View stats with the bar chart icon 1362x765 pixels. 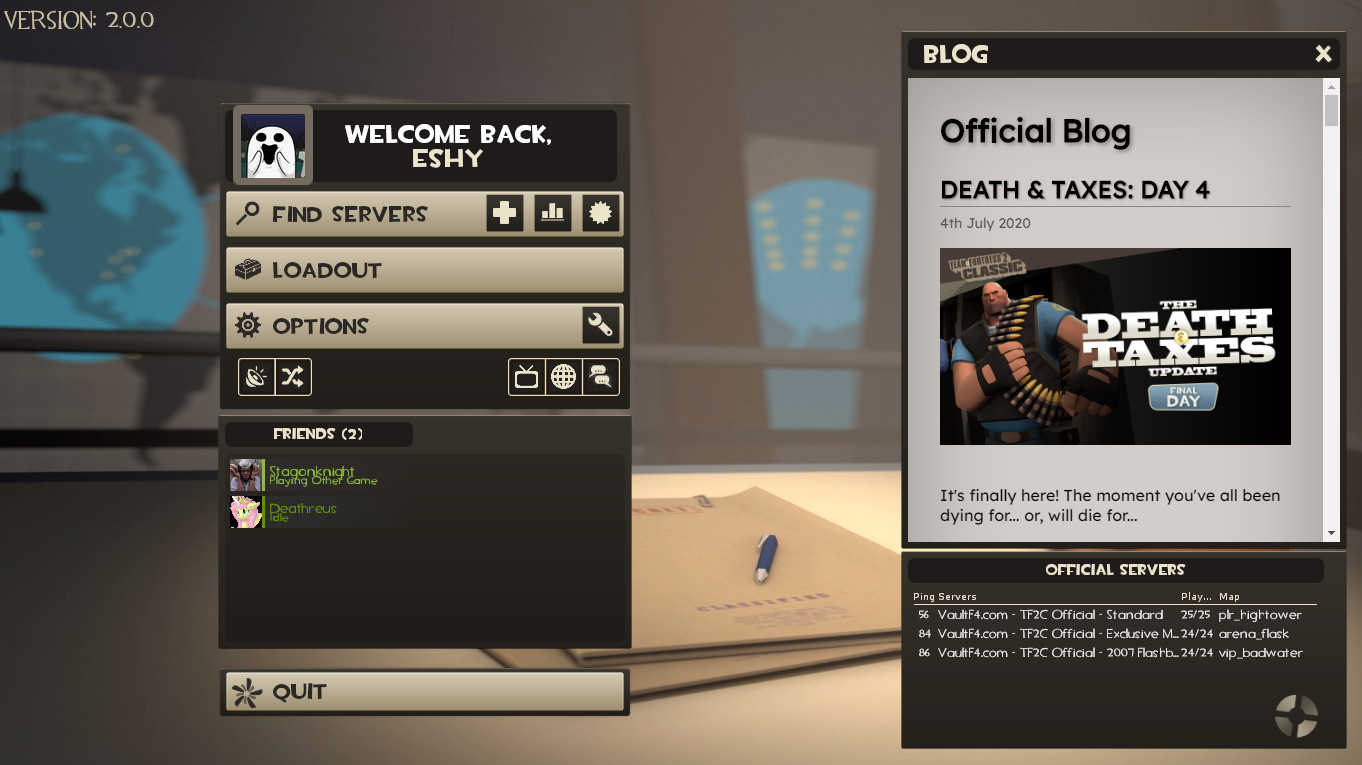(552, 213)
